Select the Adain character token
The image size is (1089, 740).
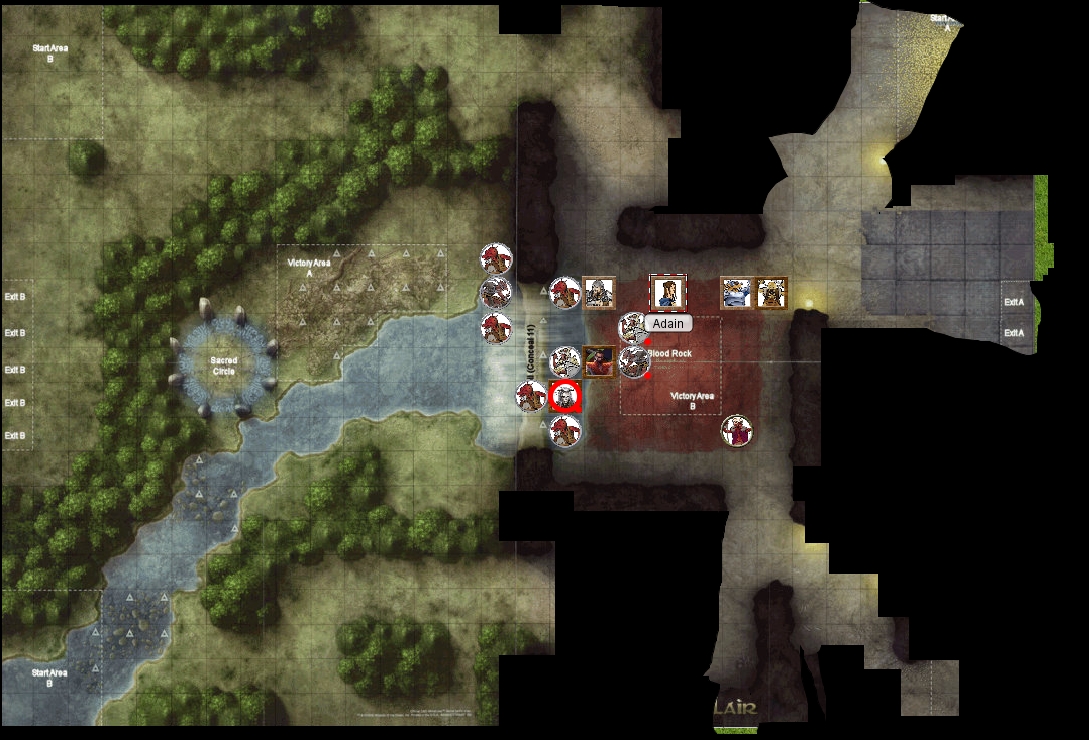pos(666,293)
